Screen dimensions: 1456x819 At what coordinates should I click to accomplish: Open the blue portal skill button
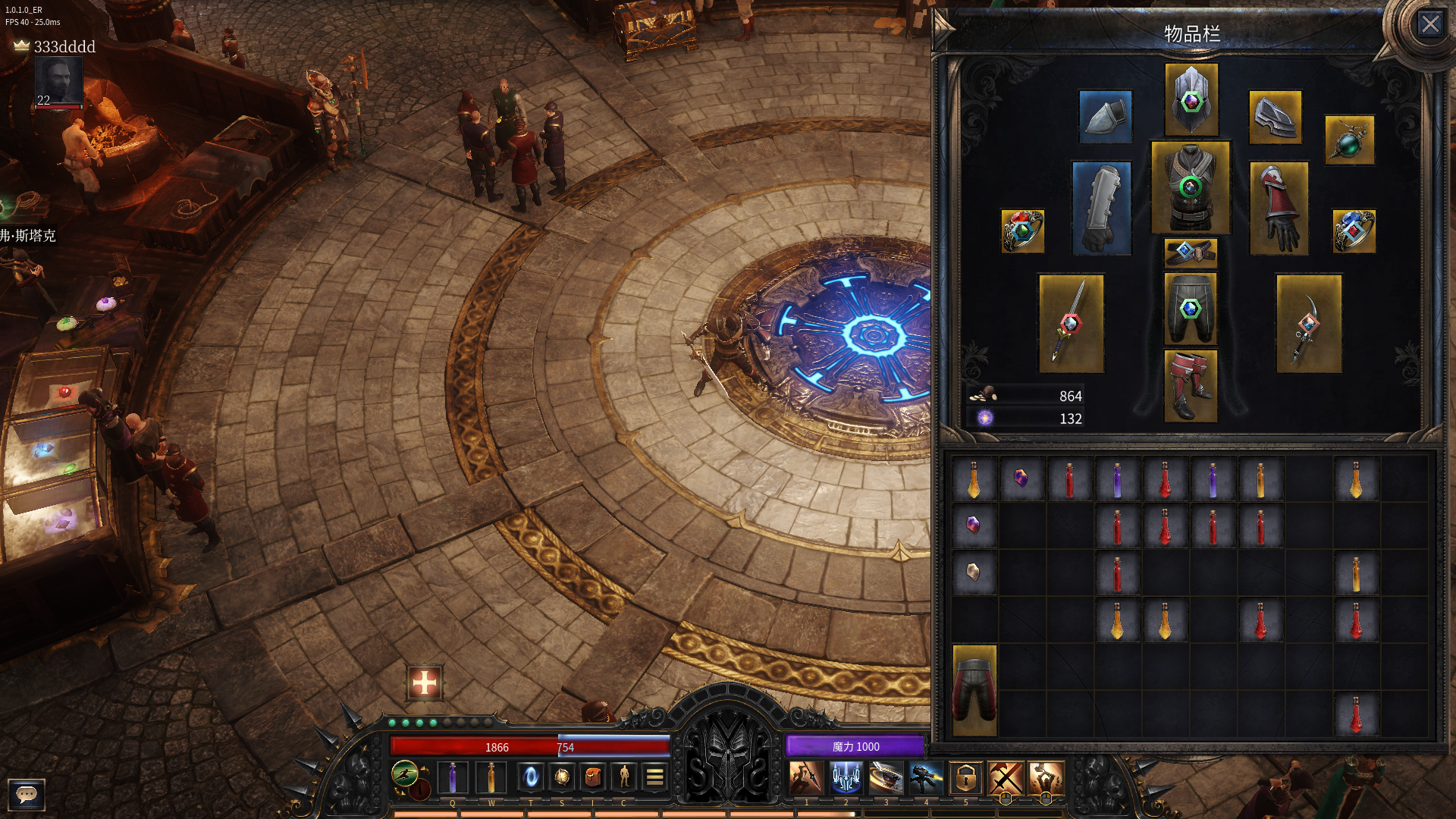(531, 777)
